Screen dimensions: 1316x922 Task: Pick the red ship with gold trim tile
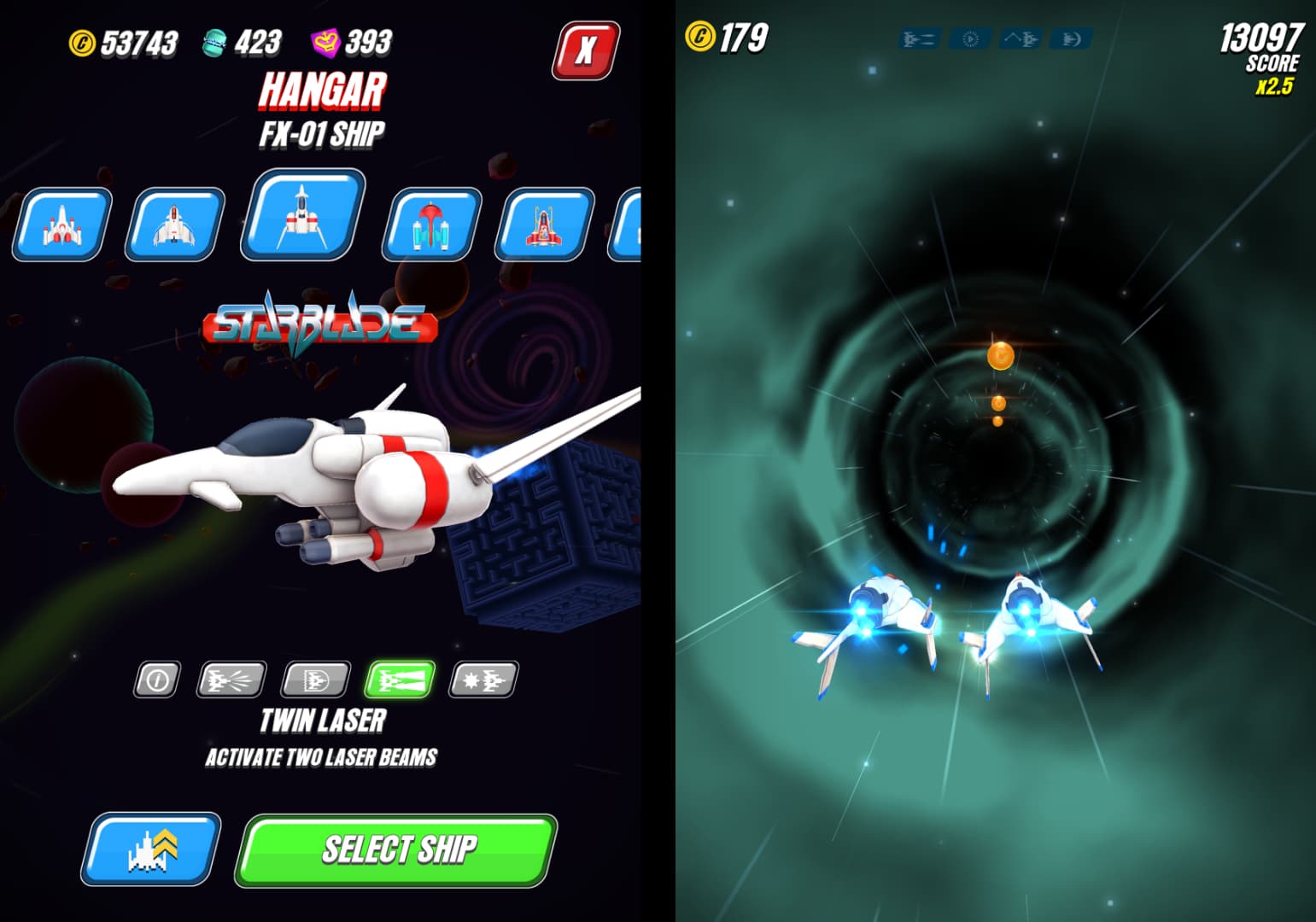click(544, 225)
